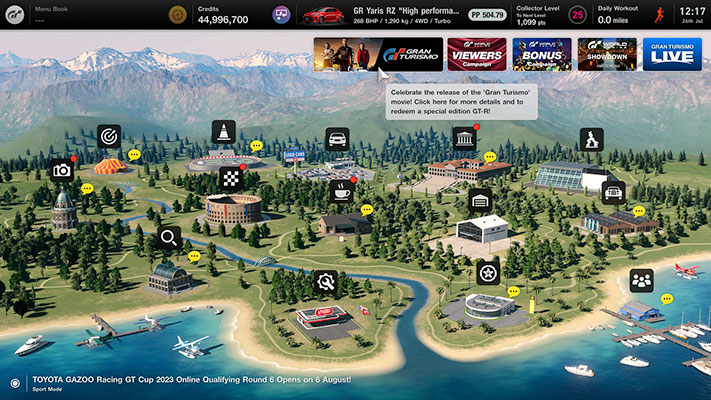
Task: Open the License Center cone icon
Action: [x=223, y=131]
